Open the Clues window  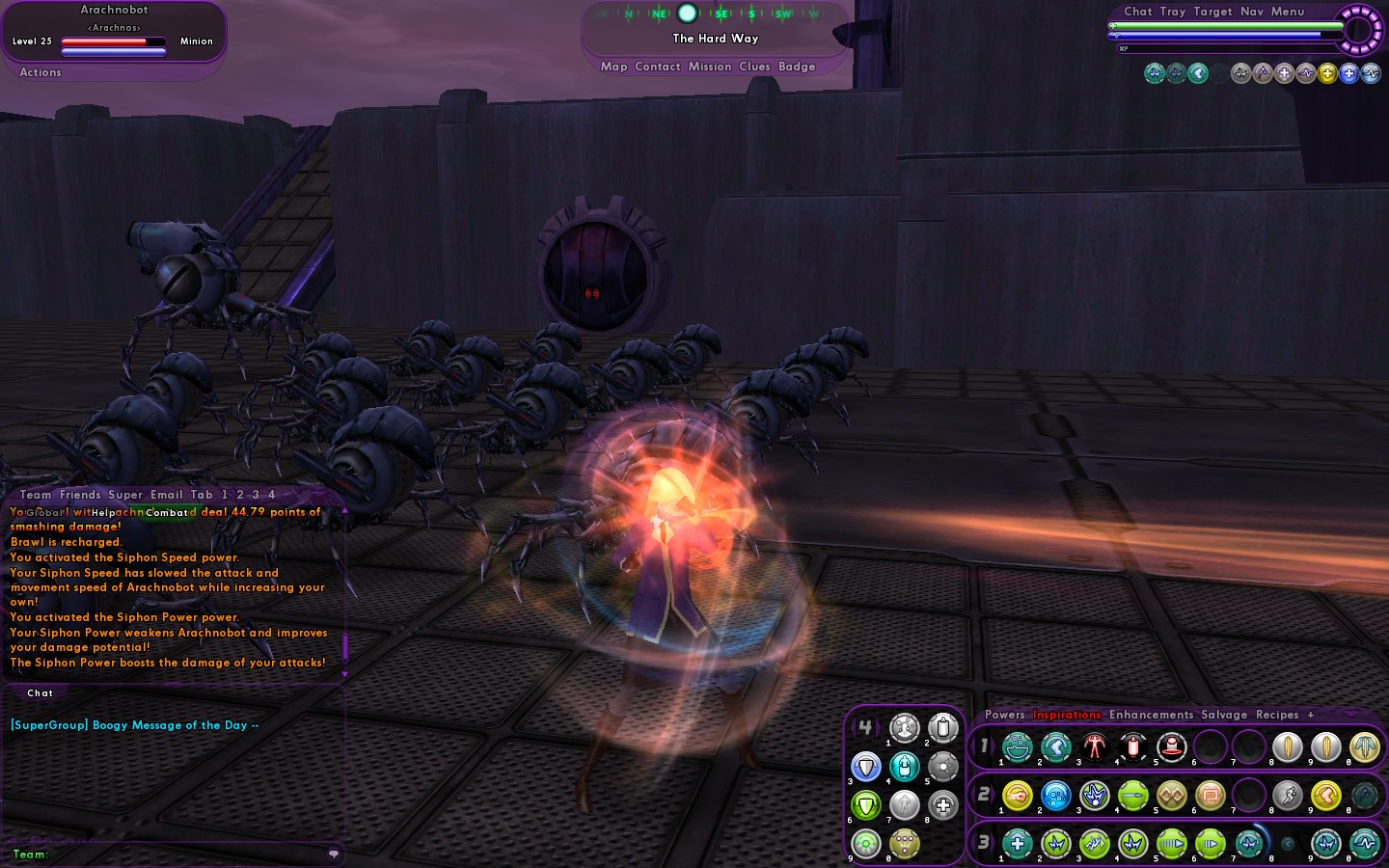click(754, 67)
